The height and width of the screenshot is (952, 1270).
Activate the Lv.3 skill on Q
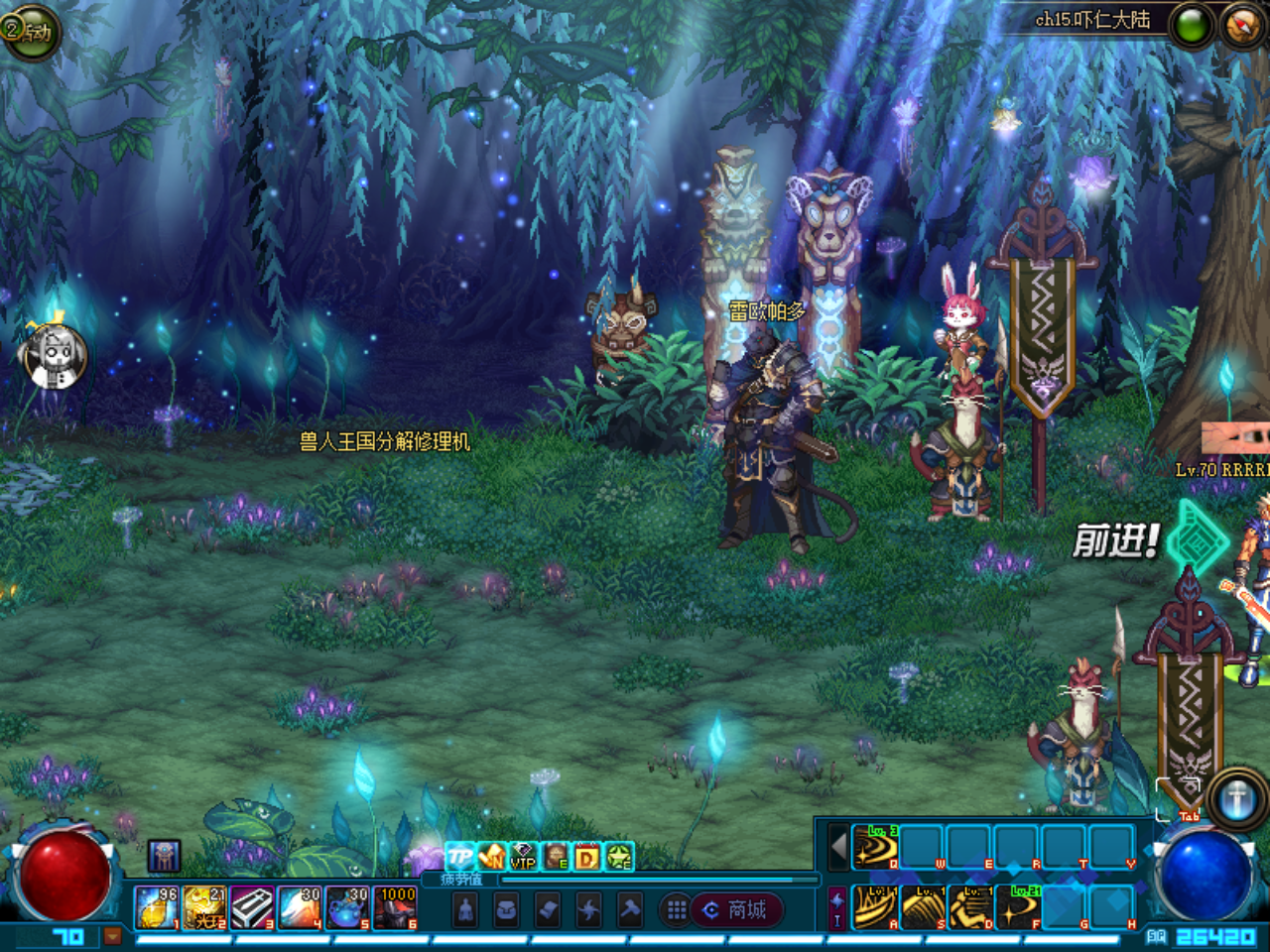point(876,847)
